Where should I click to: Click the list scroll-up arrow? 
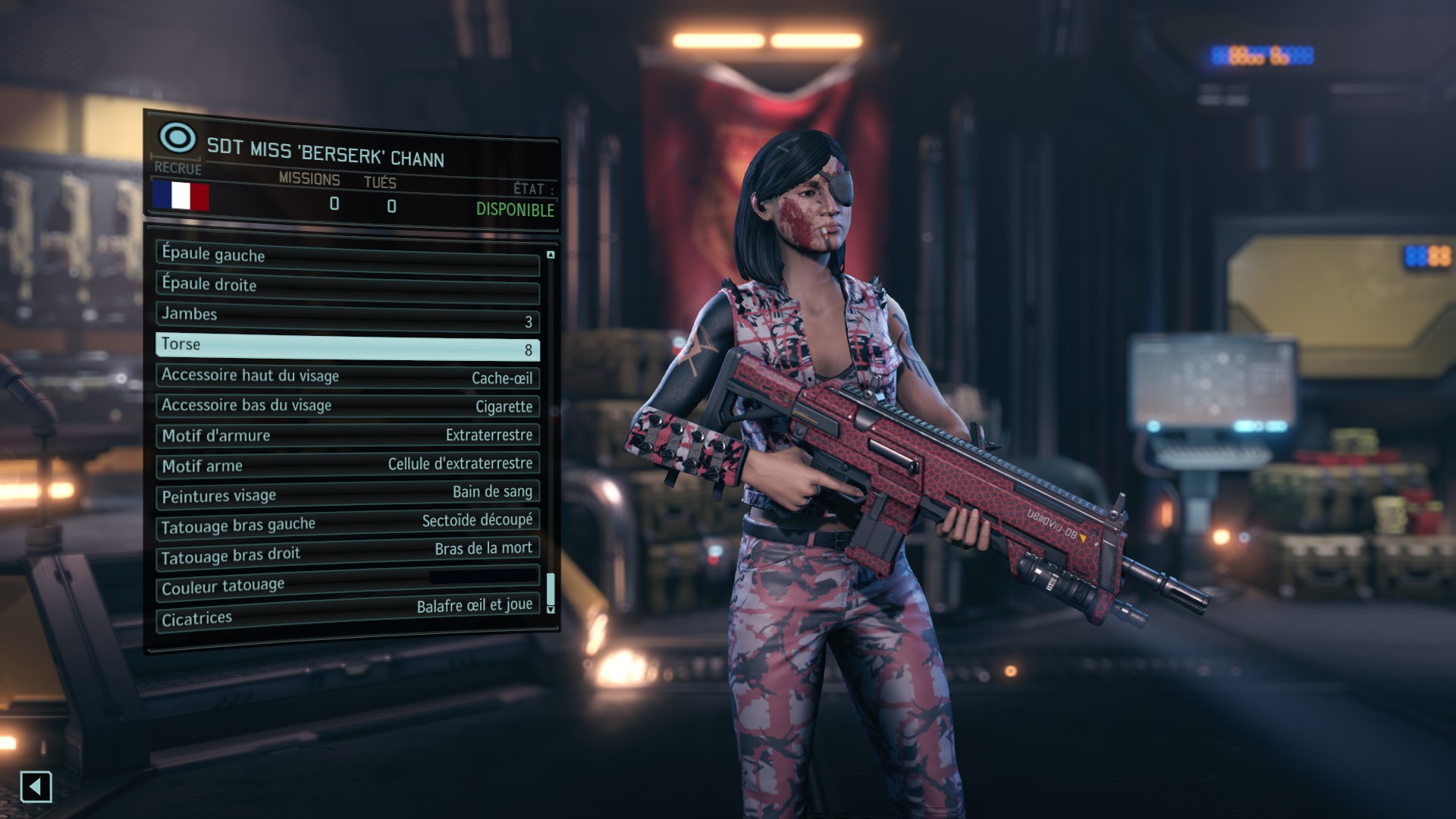[x=551, y=255]
